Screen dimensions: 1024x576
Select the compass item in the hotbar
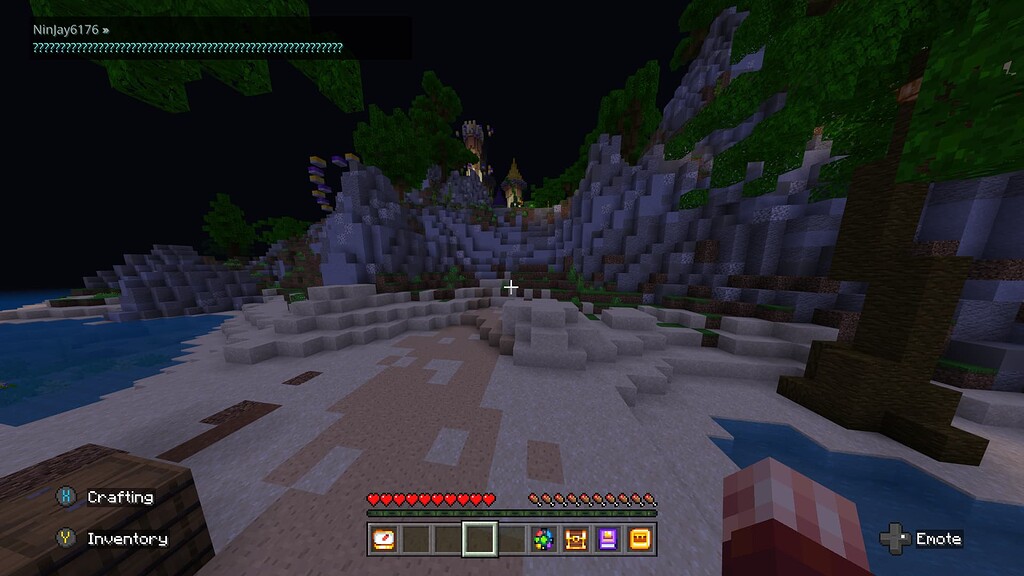click(x=384, y=540)
